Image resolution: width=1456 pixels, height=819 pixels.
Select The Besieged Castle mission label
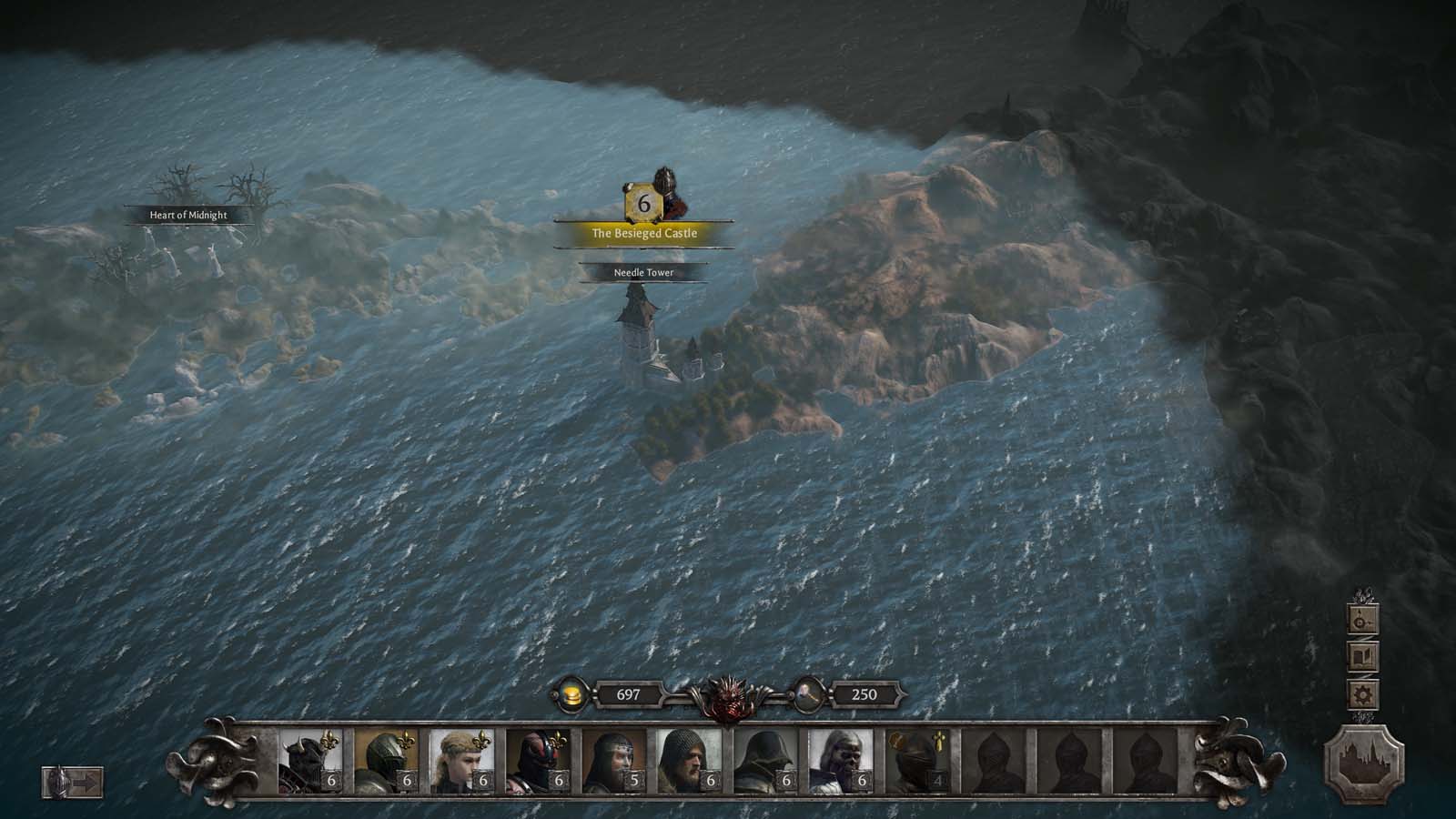tap(644, 234)
